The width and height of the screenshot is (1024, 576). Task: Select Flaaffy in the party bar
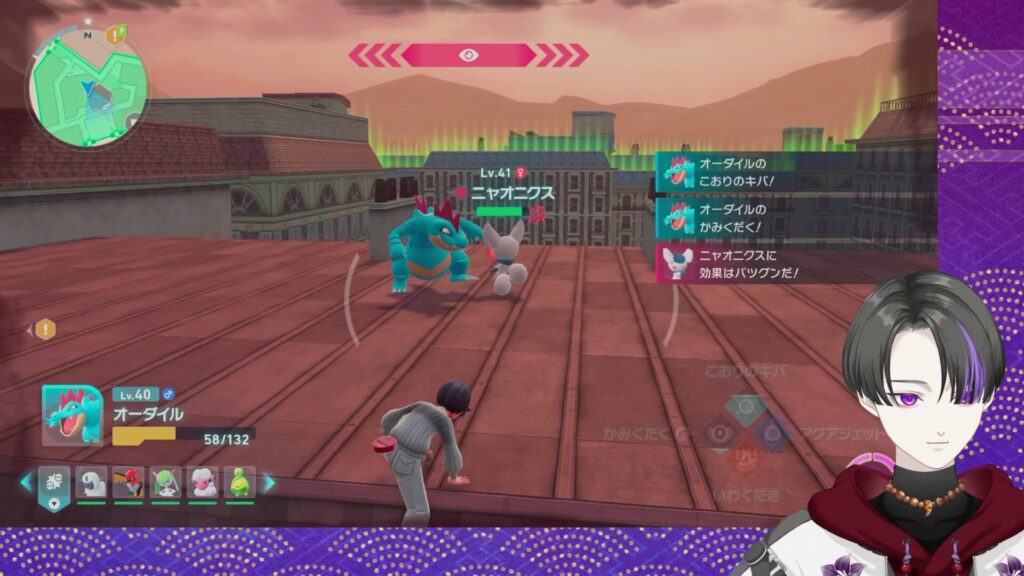coord(203,482)
